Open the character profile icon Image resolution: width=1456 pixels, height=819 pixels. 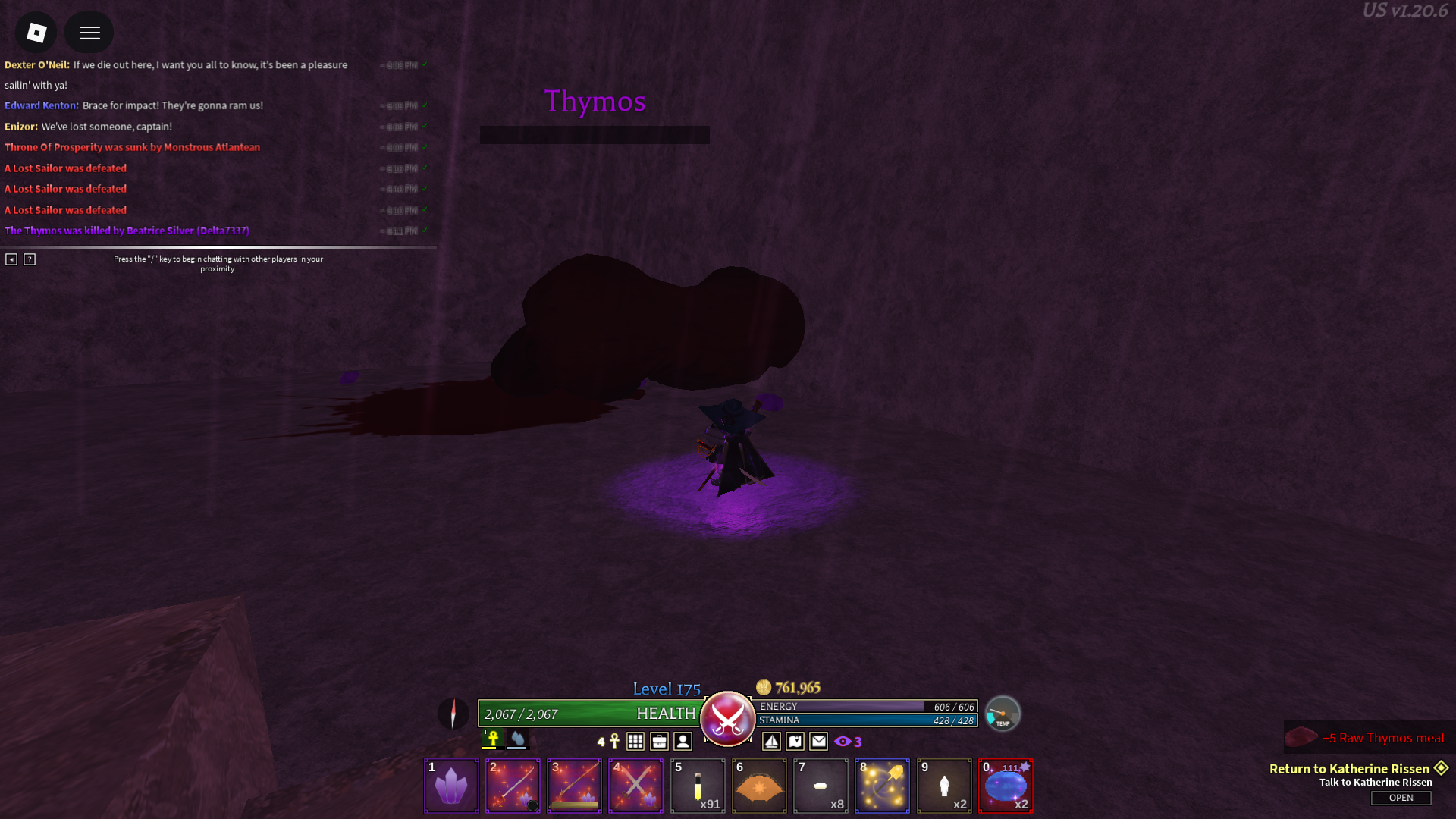pos(682,742)
